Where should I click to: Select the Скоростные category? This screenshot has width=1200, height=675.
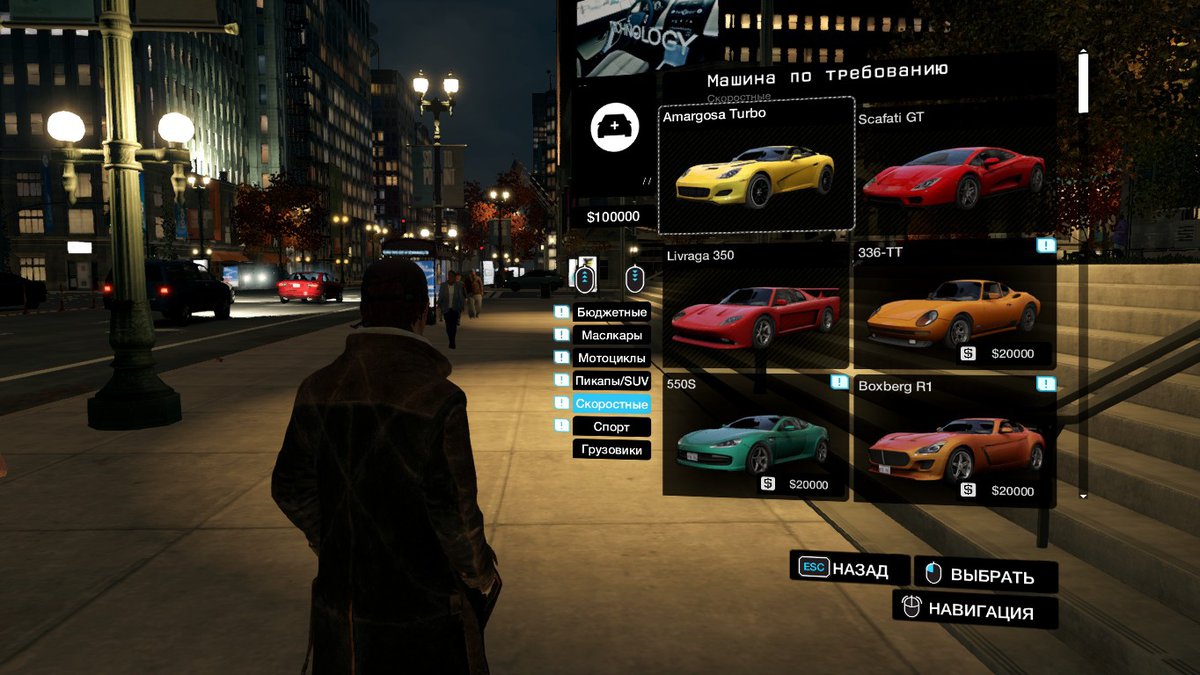[612, 404]
